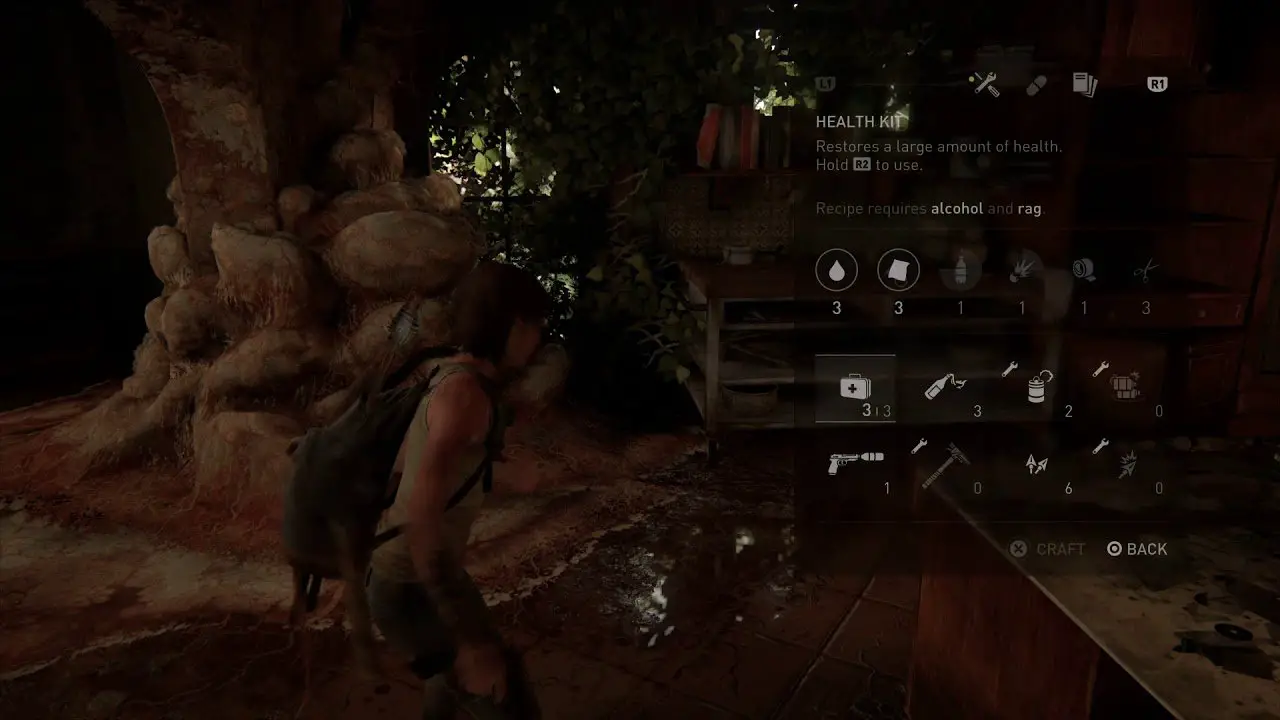This screenshot has height=720, width=1280.
Task: Select the Health Kit recipe
Action: (x=855, y=388)
